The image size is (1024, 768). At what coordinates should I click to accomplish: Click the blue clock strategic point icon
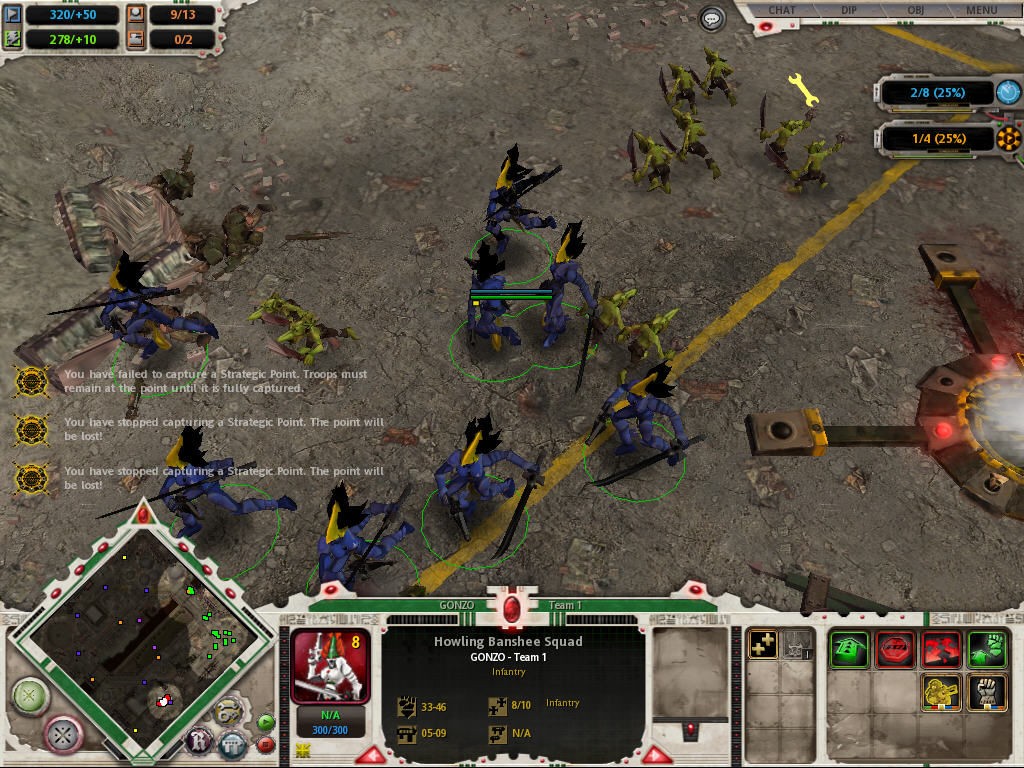tap(1009, 92)
